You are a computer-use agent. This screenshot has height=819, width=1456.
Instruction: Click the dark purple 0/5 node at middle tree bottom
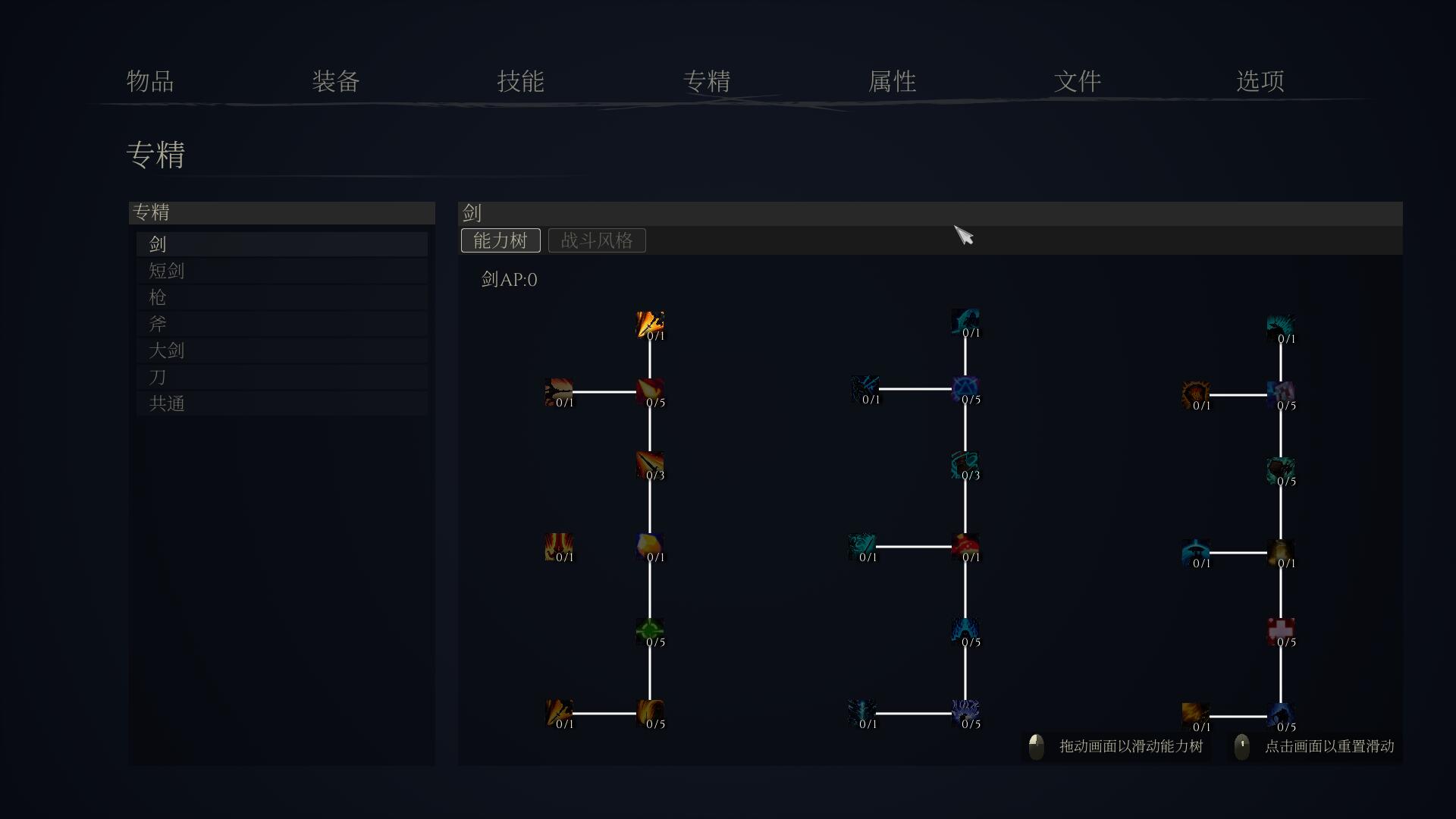tap(965, 713)
